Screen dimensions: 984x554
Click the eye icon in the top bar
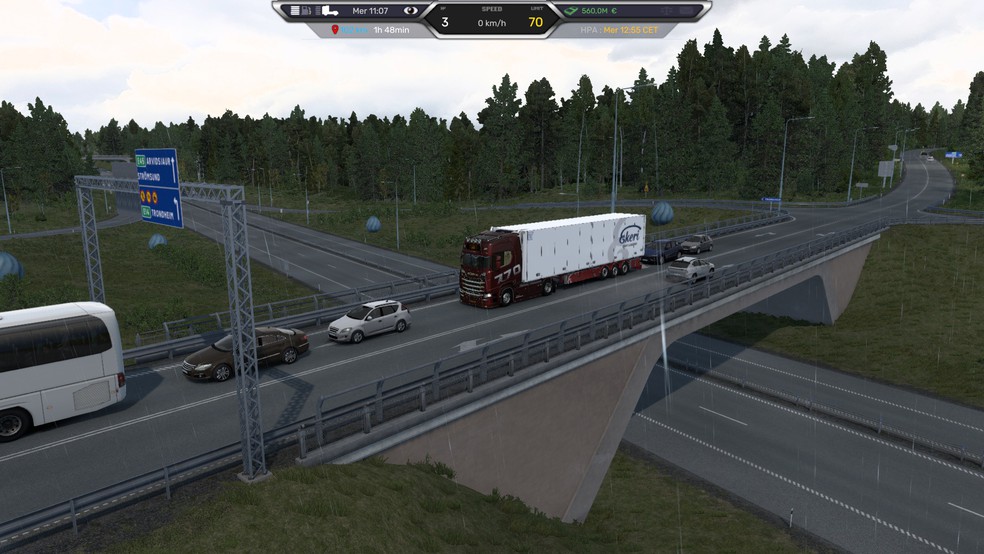coord(411,11)
